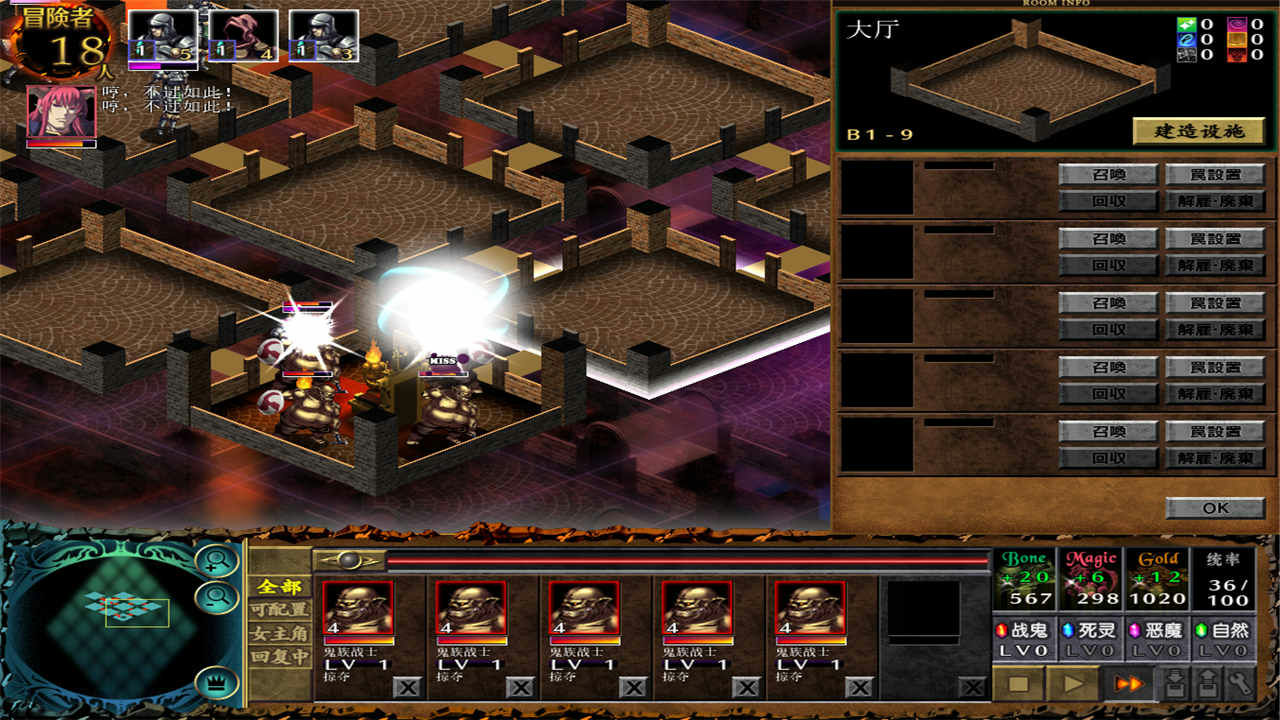
Task: Switch to the 可配置 tab
Action: (x=280, y=609)
